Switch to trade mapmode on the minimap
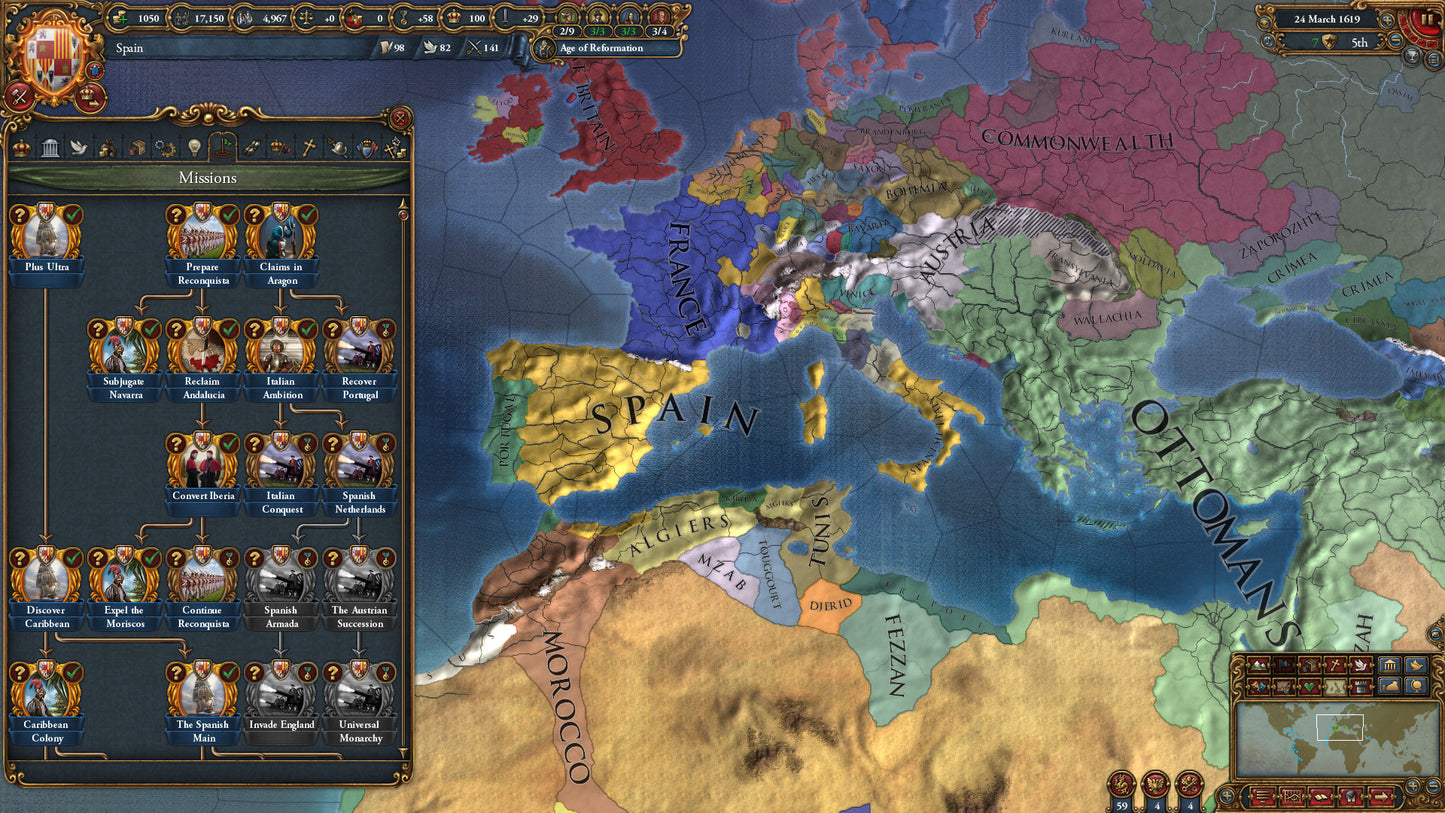 point(1309,665)
